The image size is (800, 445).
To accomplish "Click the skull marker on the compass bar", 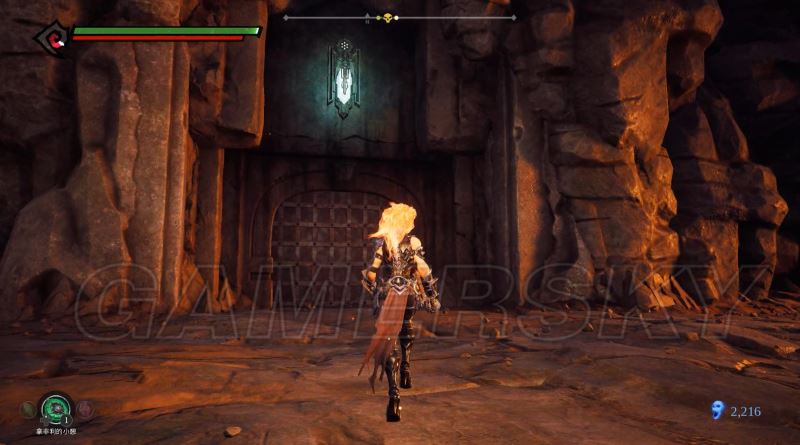I will coord(388,17).
